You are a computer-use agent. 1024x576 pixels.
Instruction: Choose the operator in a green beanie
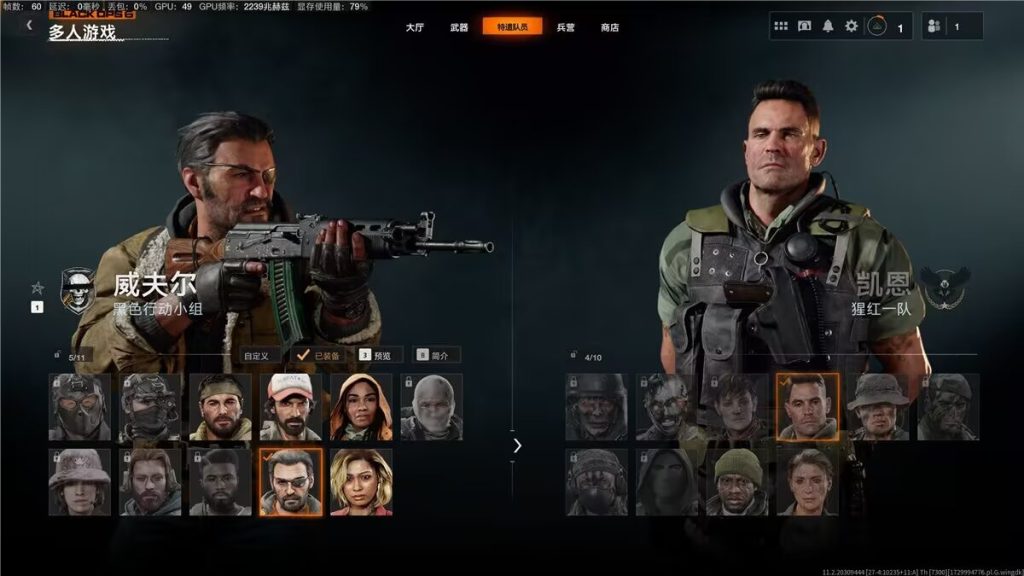(x=738, y=481)
